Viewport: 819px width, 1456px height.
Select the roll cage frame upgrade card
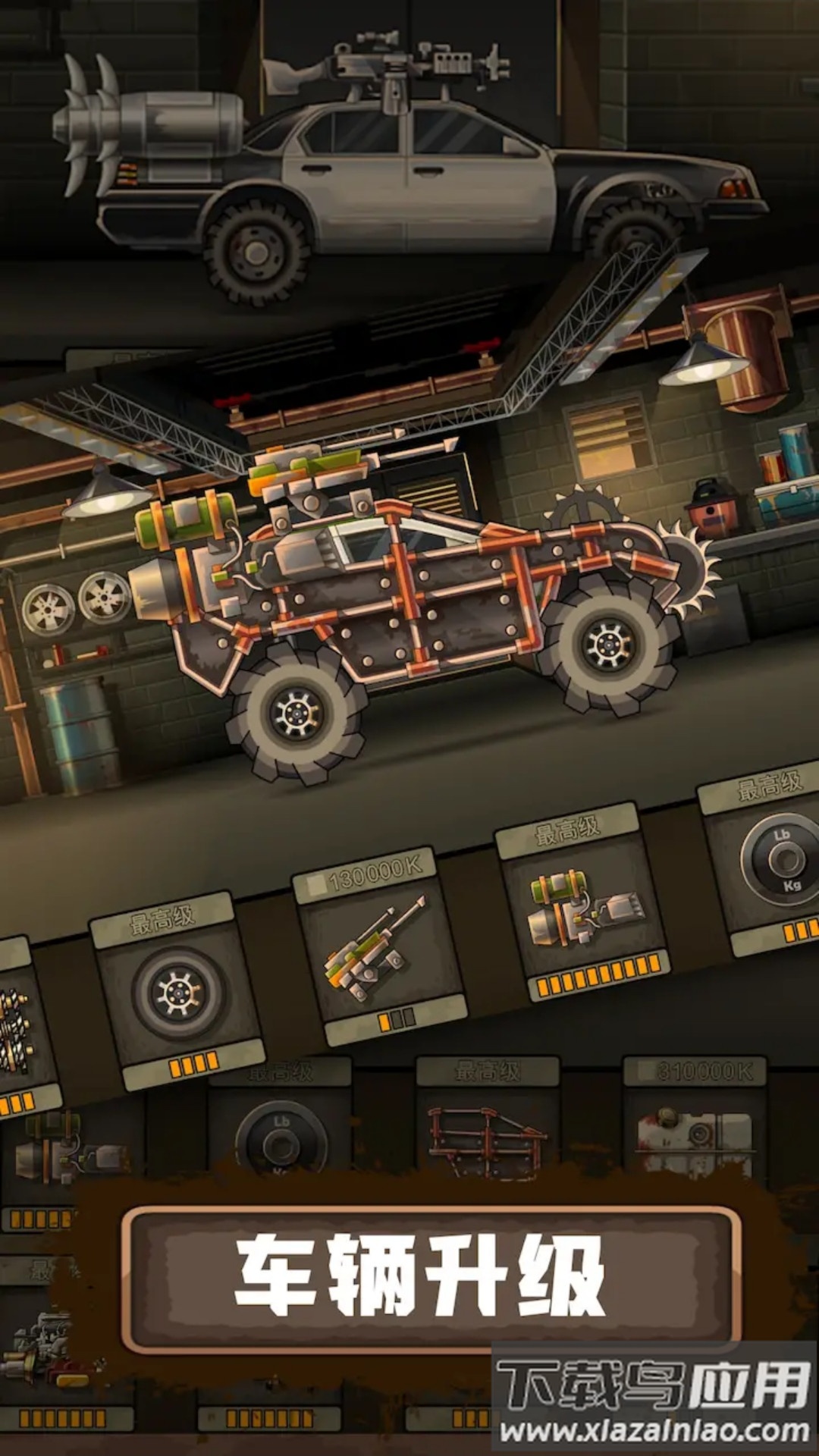tap(487, 1130)
